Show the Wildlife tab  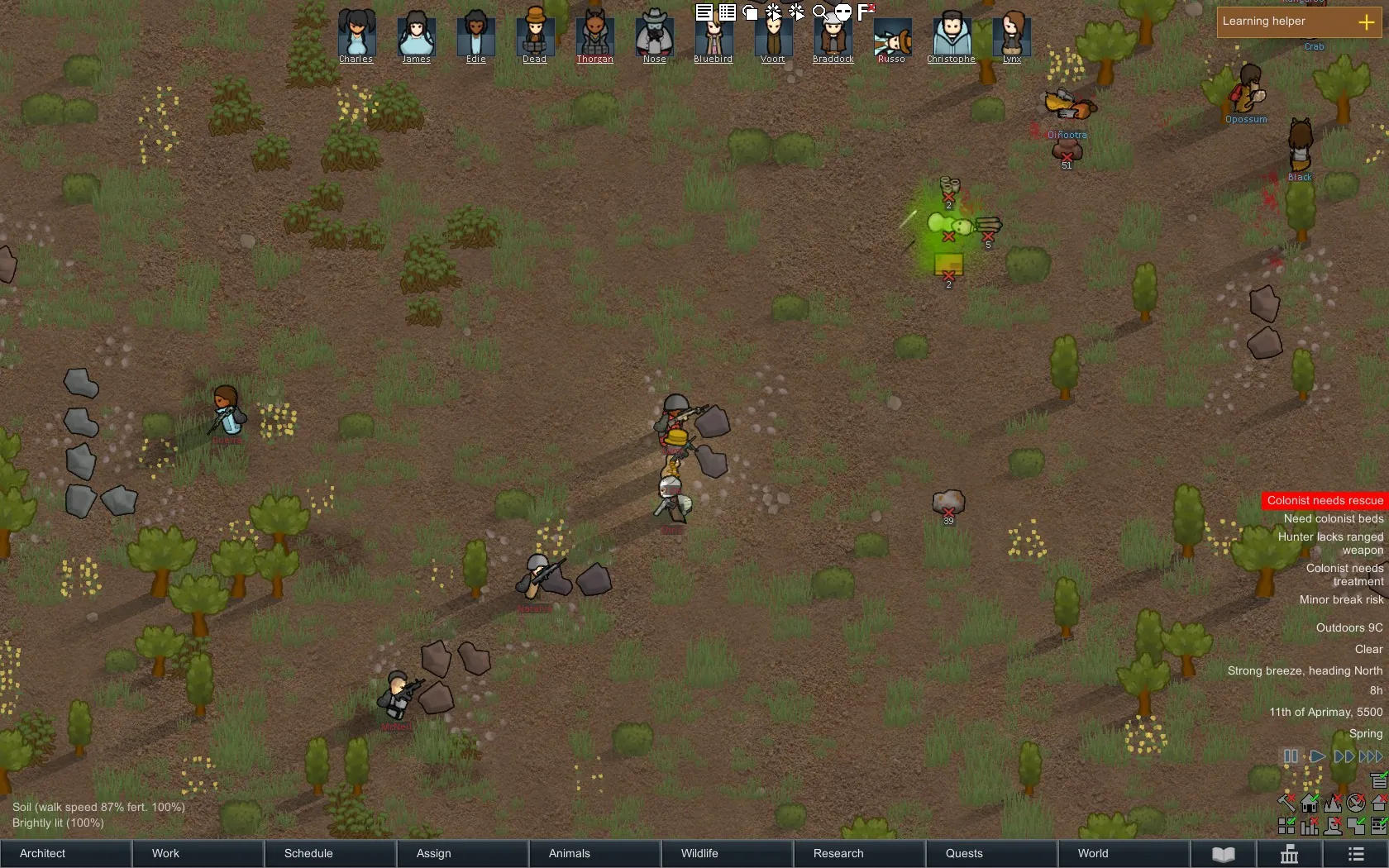coord(728,853)
